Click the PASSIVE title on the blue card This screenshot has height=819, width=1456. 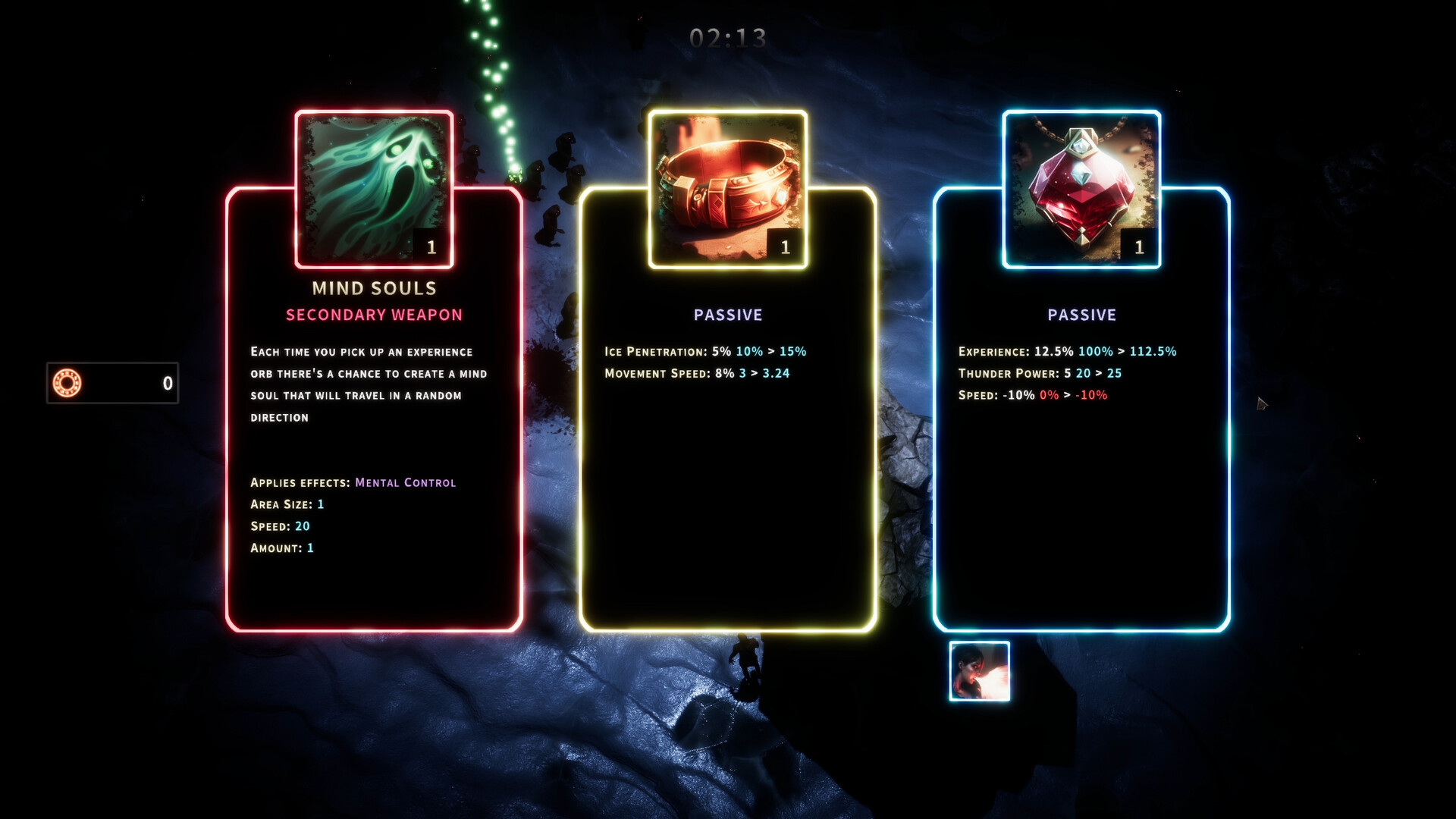pyautogui.click(x=1081, y=314)
